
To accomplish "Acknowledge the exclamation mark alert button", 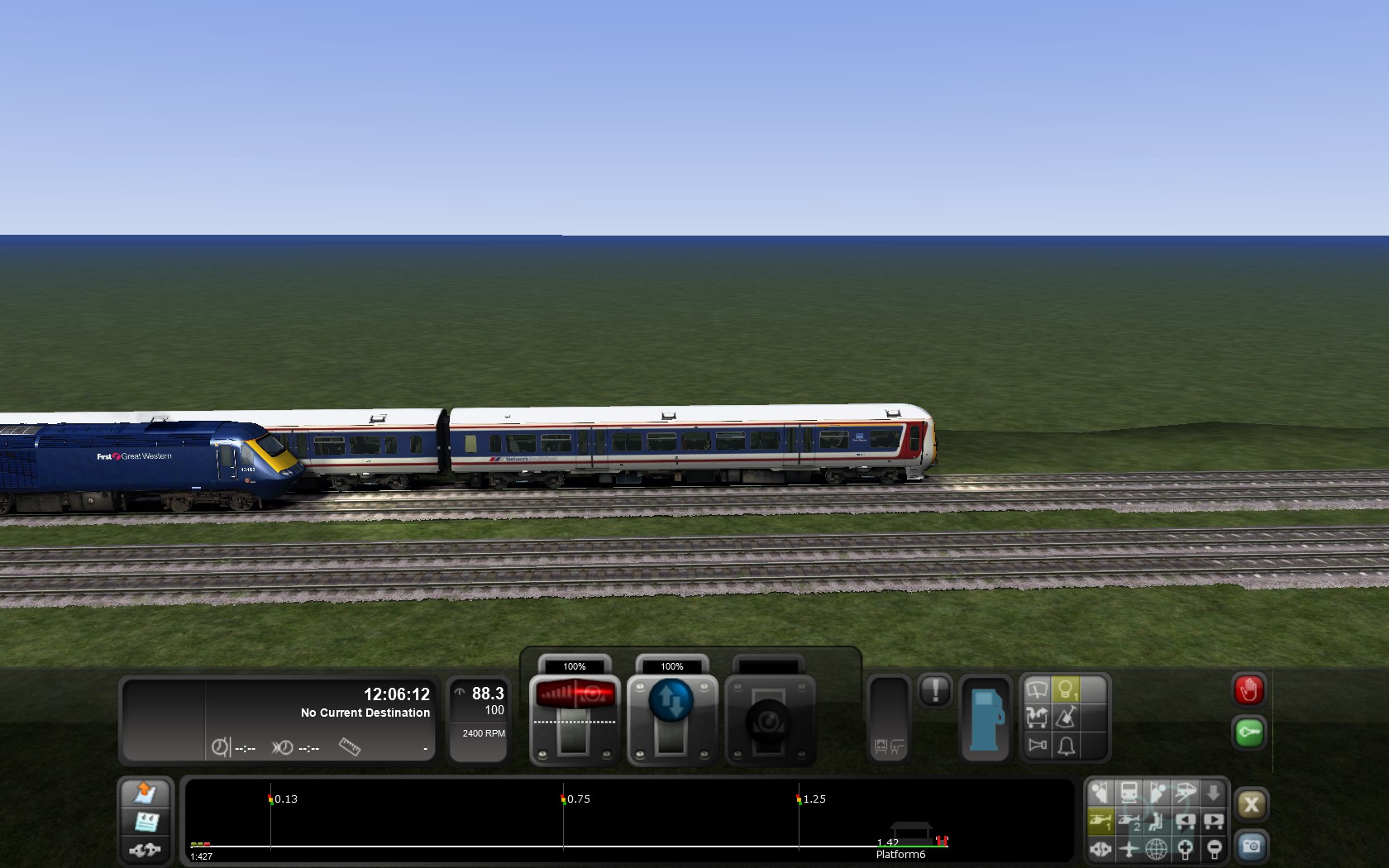I will (935, 690).
